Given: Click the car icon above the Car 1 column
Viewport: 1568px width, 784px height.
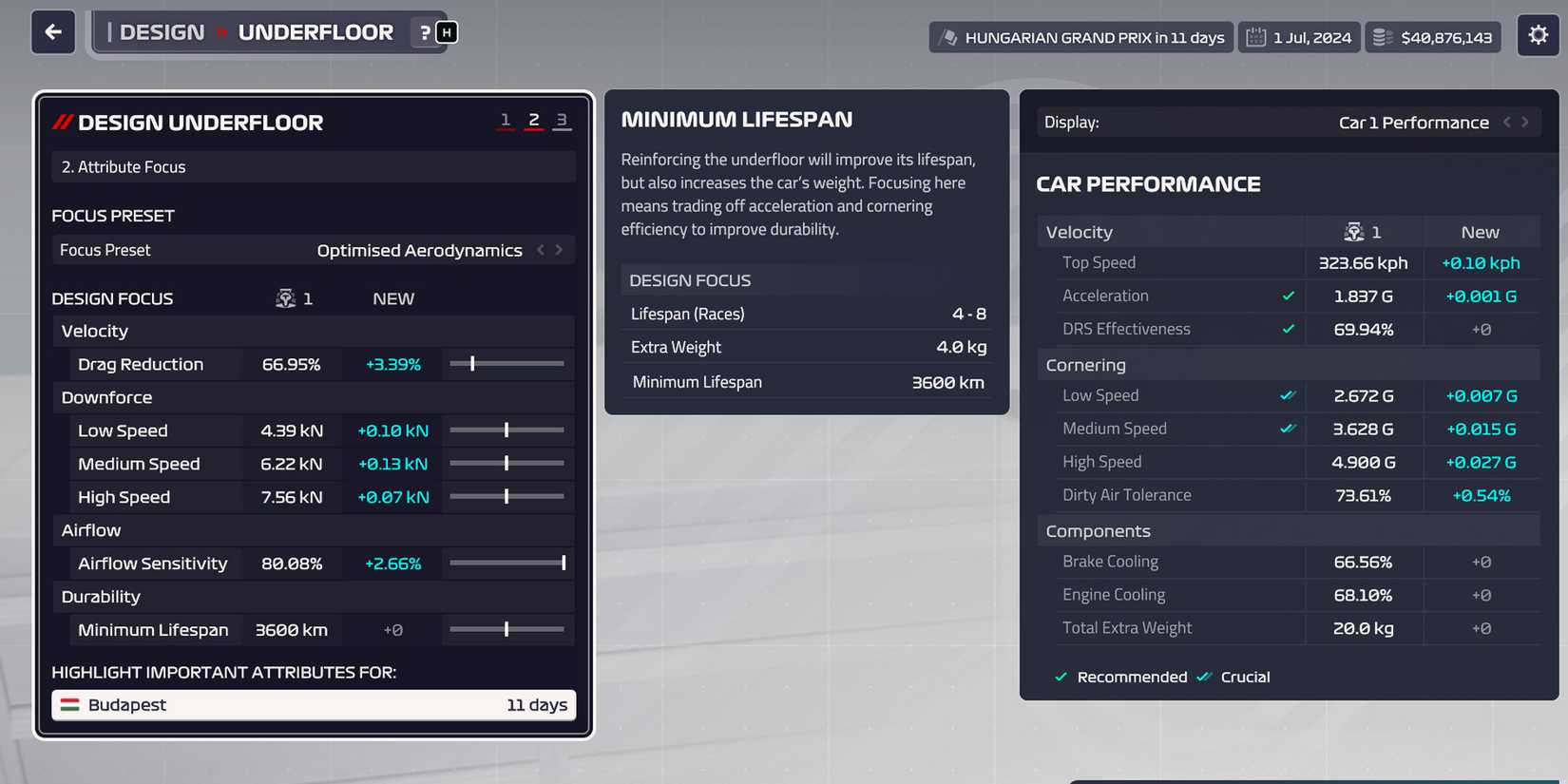Looking at the screenshot, I should pos(1354,231).
